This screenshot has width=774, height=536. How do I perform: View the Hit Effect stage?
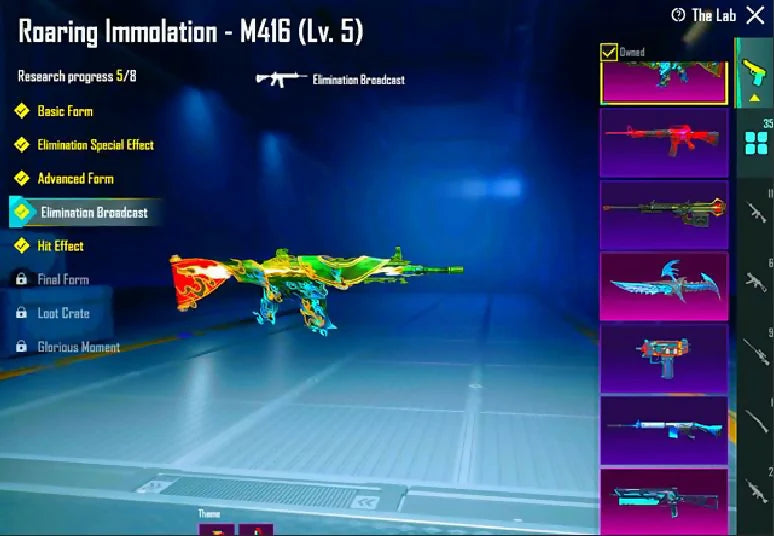60,246
